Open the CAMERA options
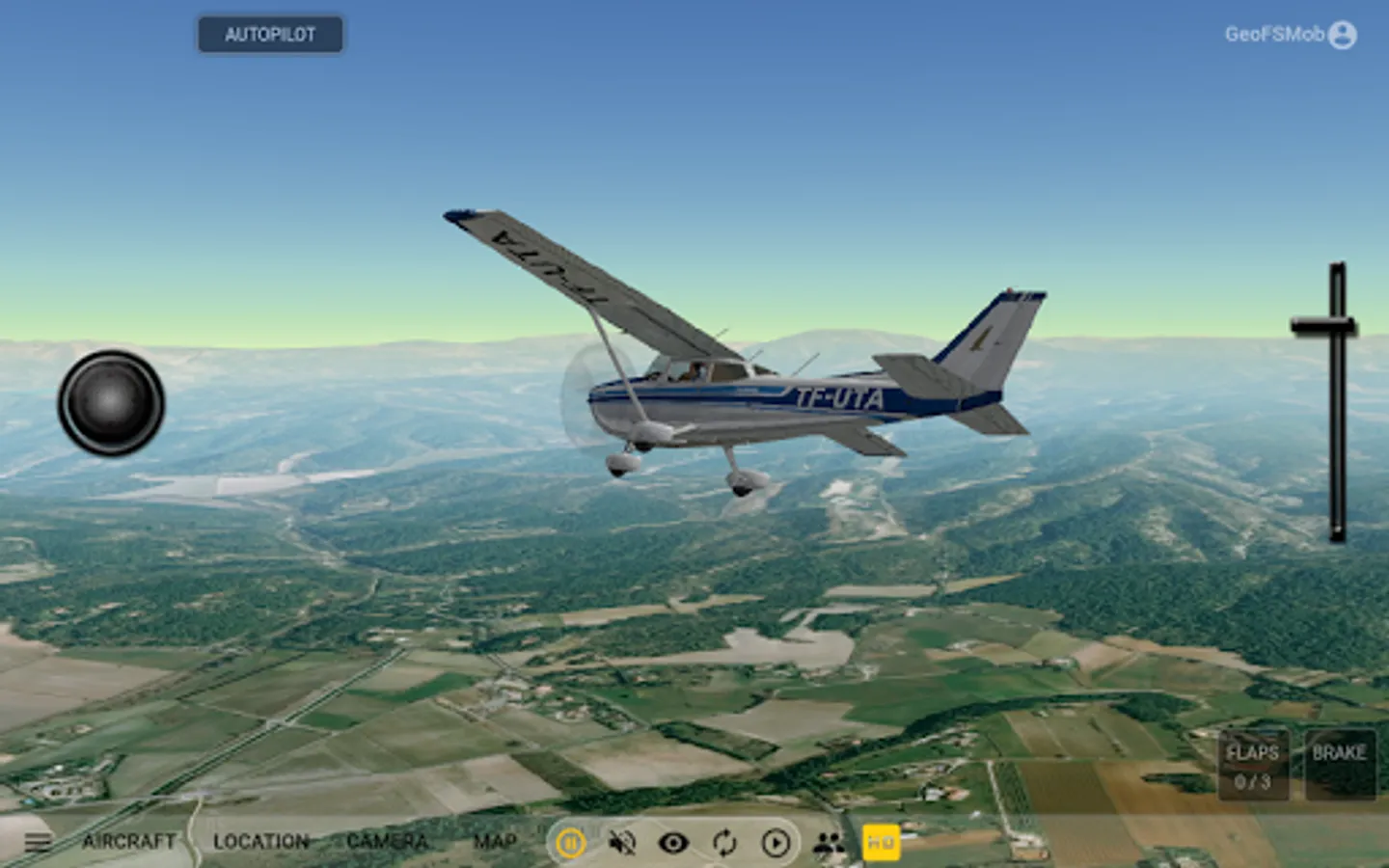The width and height of the screenshot is (1389, 868). (x=387, y=842)
